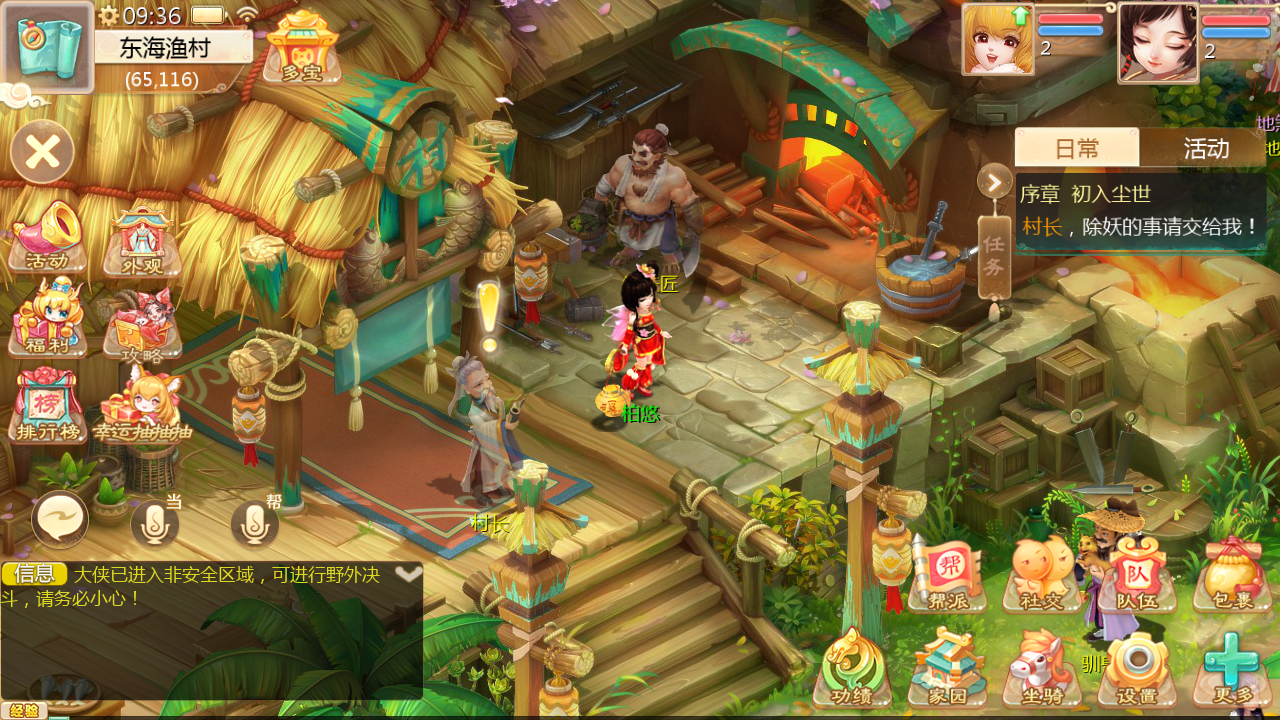Open the round chat bubble button
1280x720 pixels.
pyautogui.click(x=60, y=520)
